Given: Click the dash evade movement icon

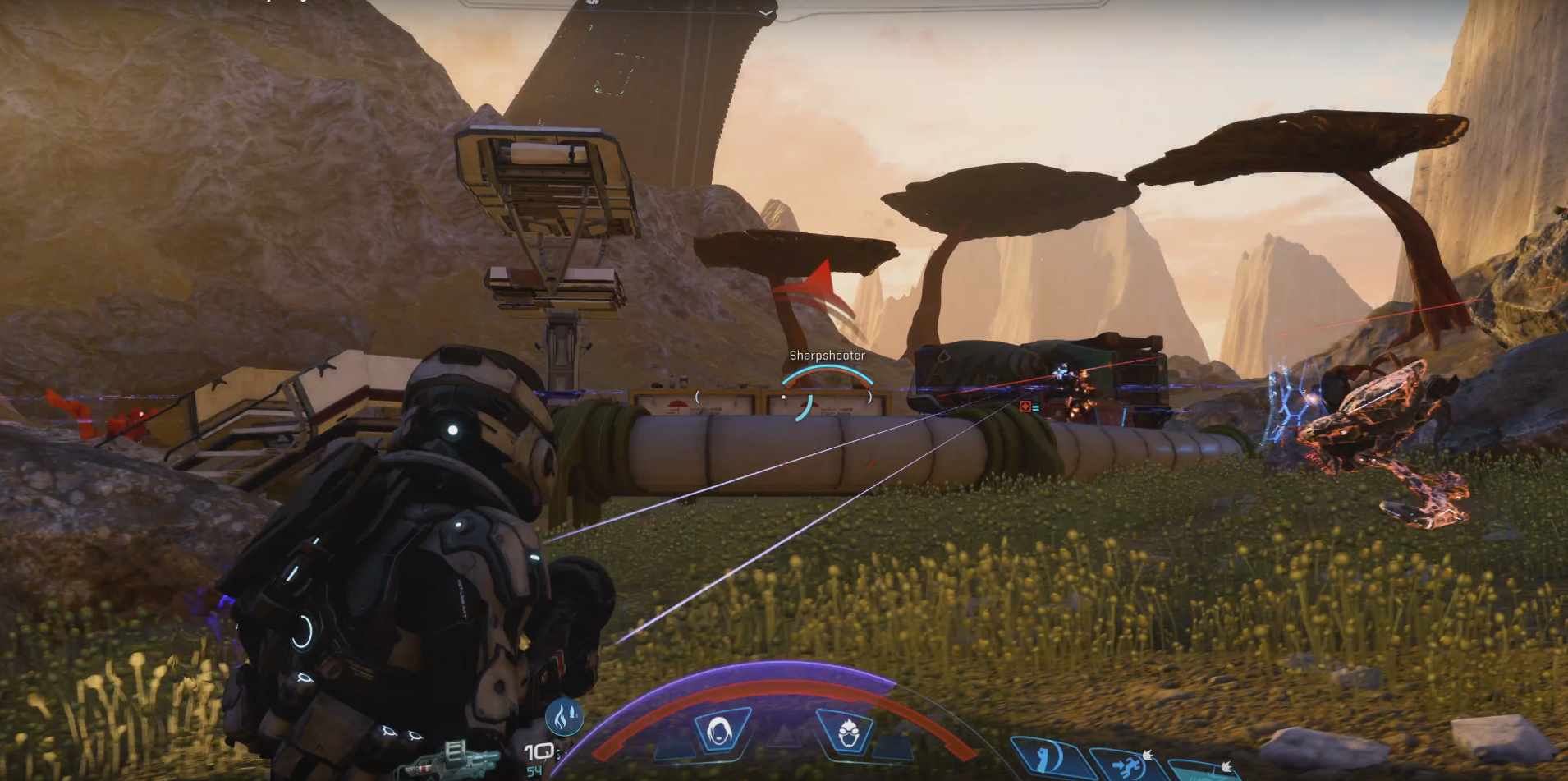Looking at the screenshot, I should pyautogui.click(x=1125, y=764).
